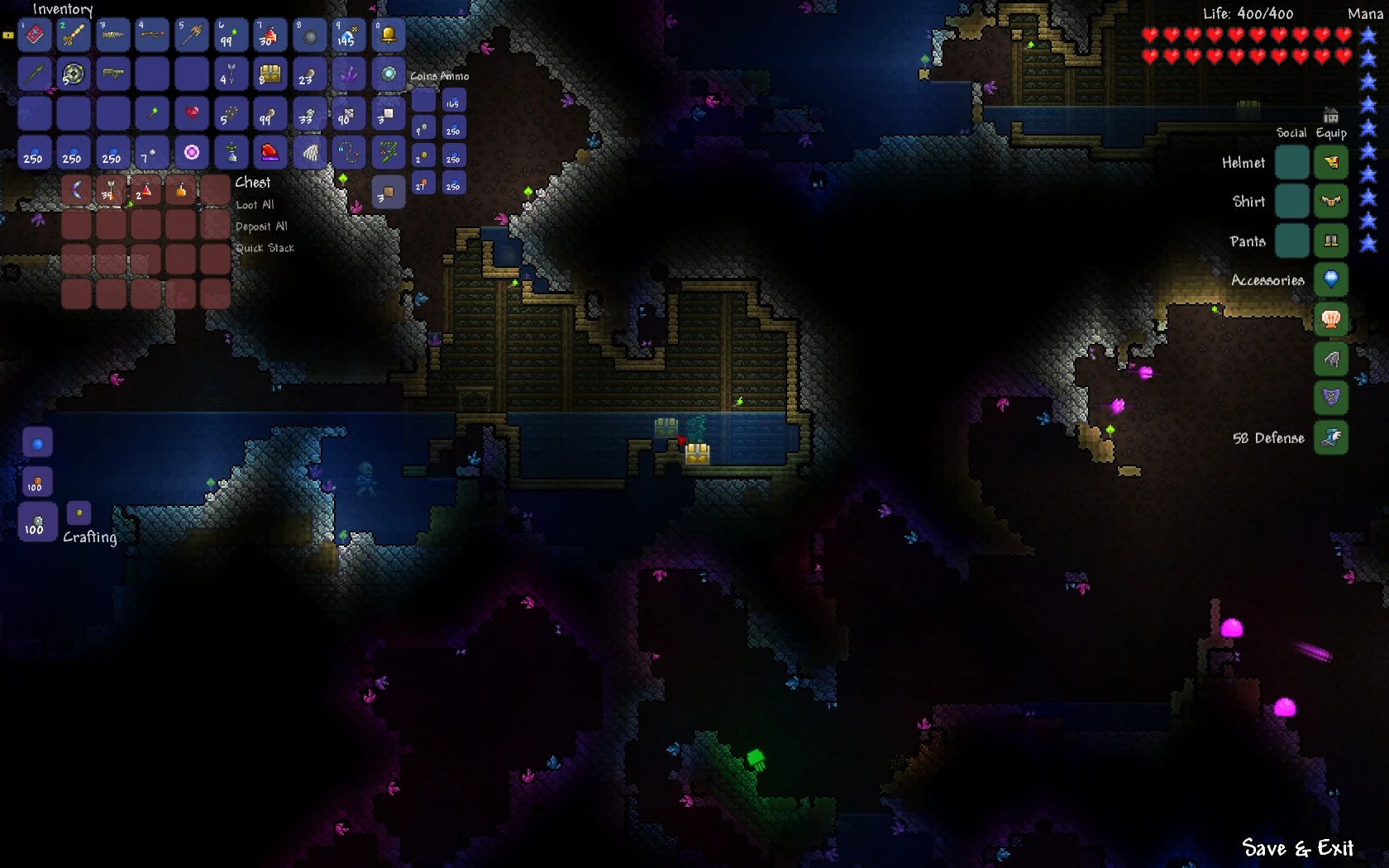The height and width of the screenshot is (868, 1389).
Task: Click the 250 musket balls ammo slot
Action: [x=453, y=127]
